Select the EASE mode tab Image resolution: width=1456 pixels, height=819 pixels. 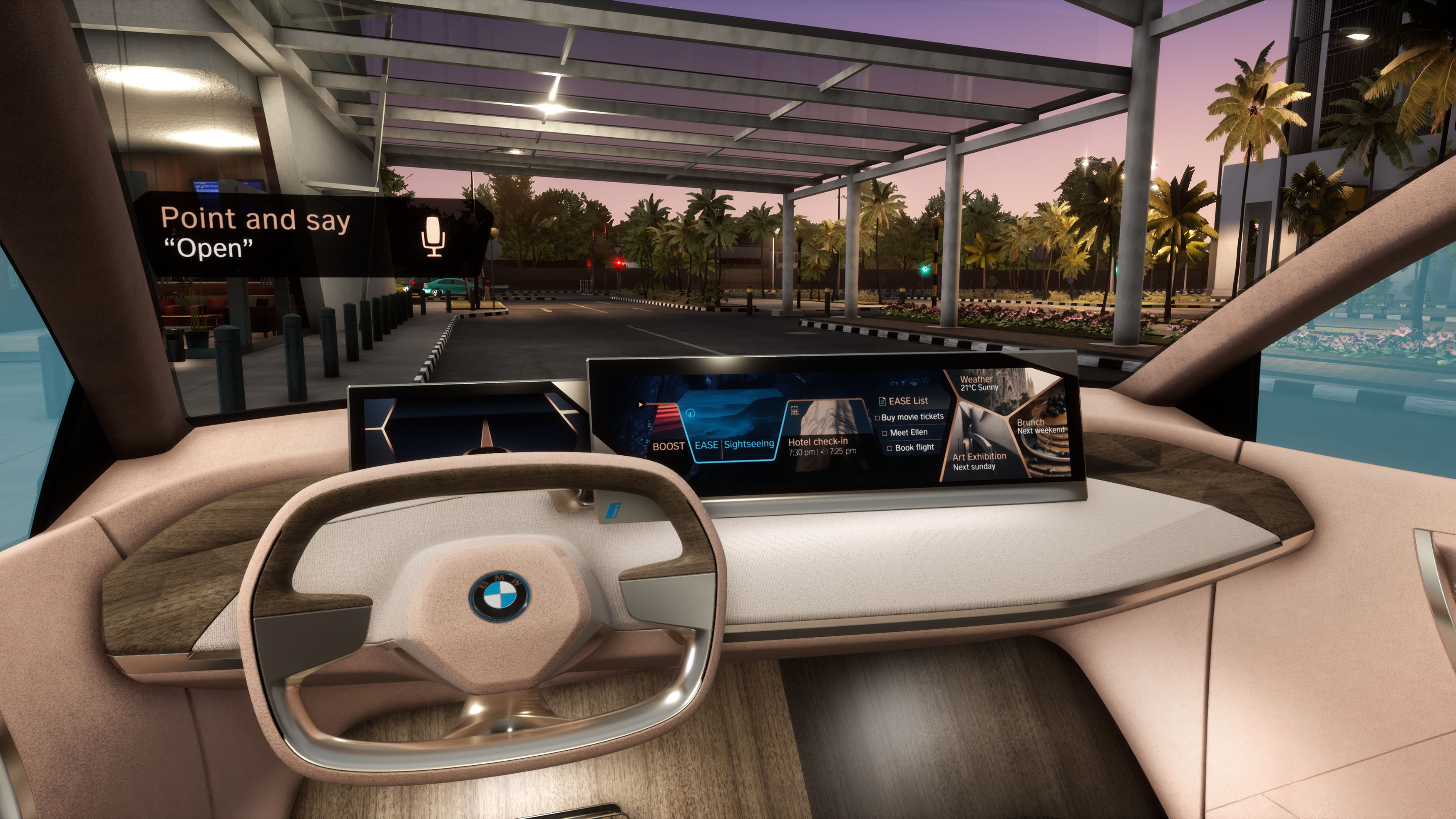tap(706, 445)
